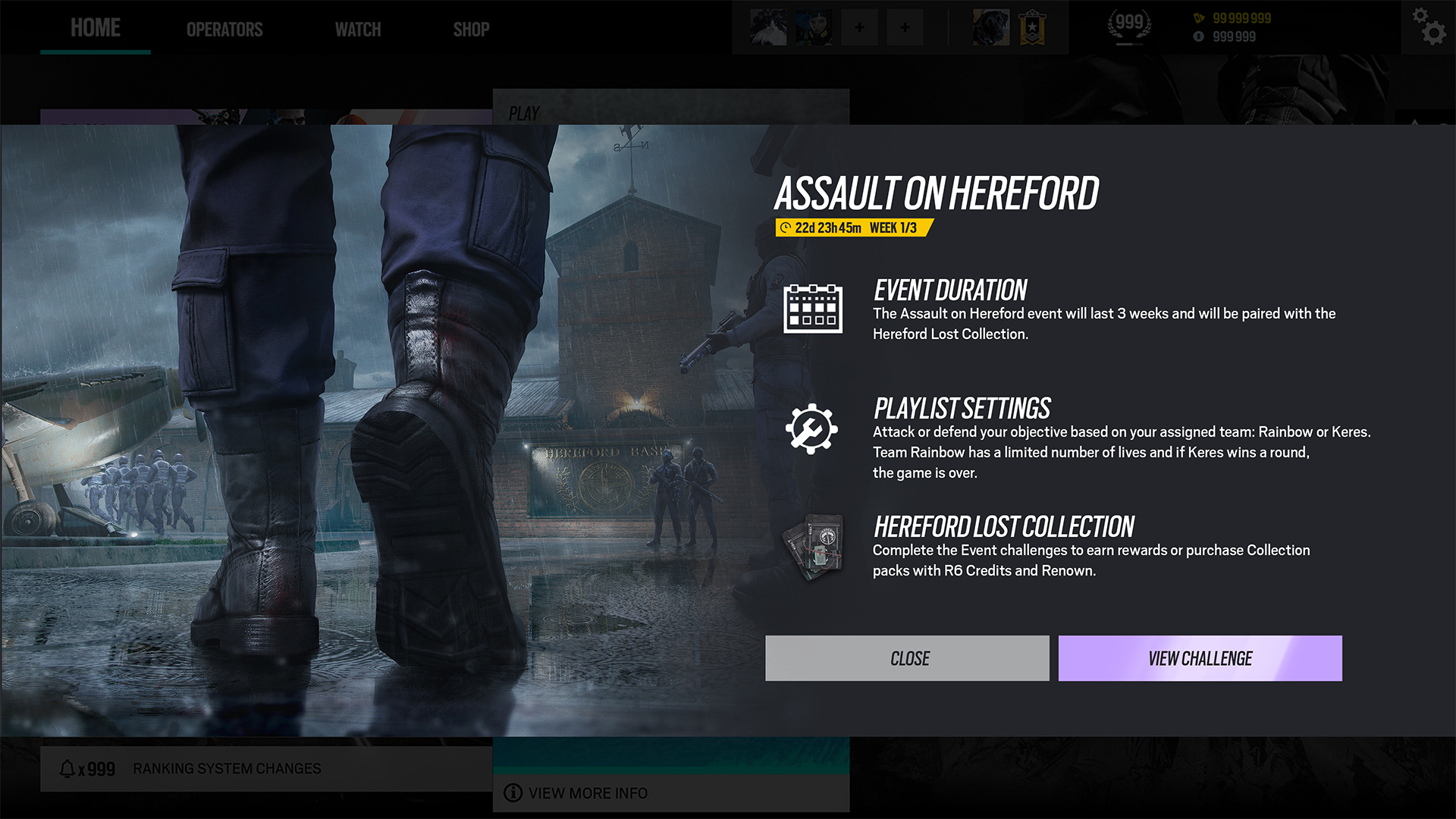Switch to the Shop tab
The image size is (1456, 819).
471,30
